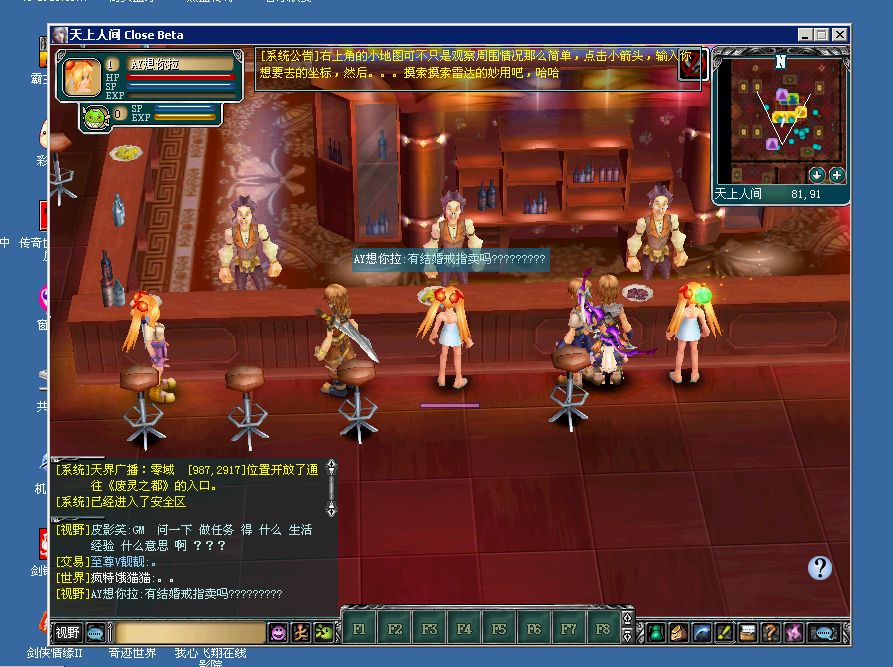Switch the 视野 chat channel button
This screenshot has height=667, width=893.
[68, 632]
